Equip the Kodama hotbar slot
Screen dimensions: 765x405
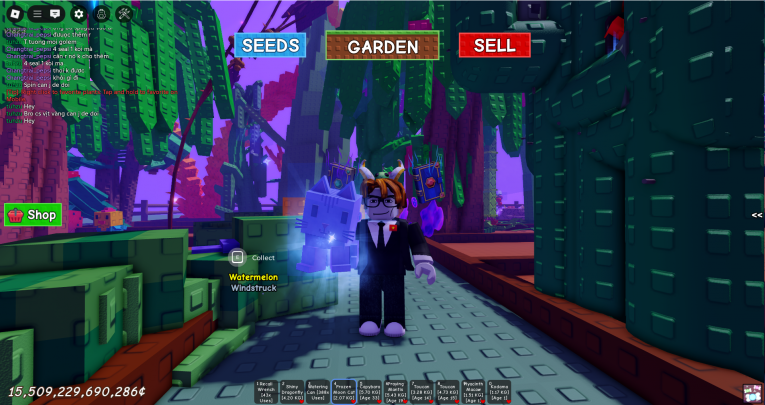tap(499, 391)
